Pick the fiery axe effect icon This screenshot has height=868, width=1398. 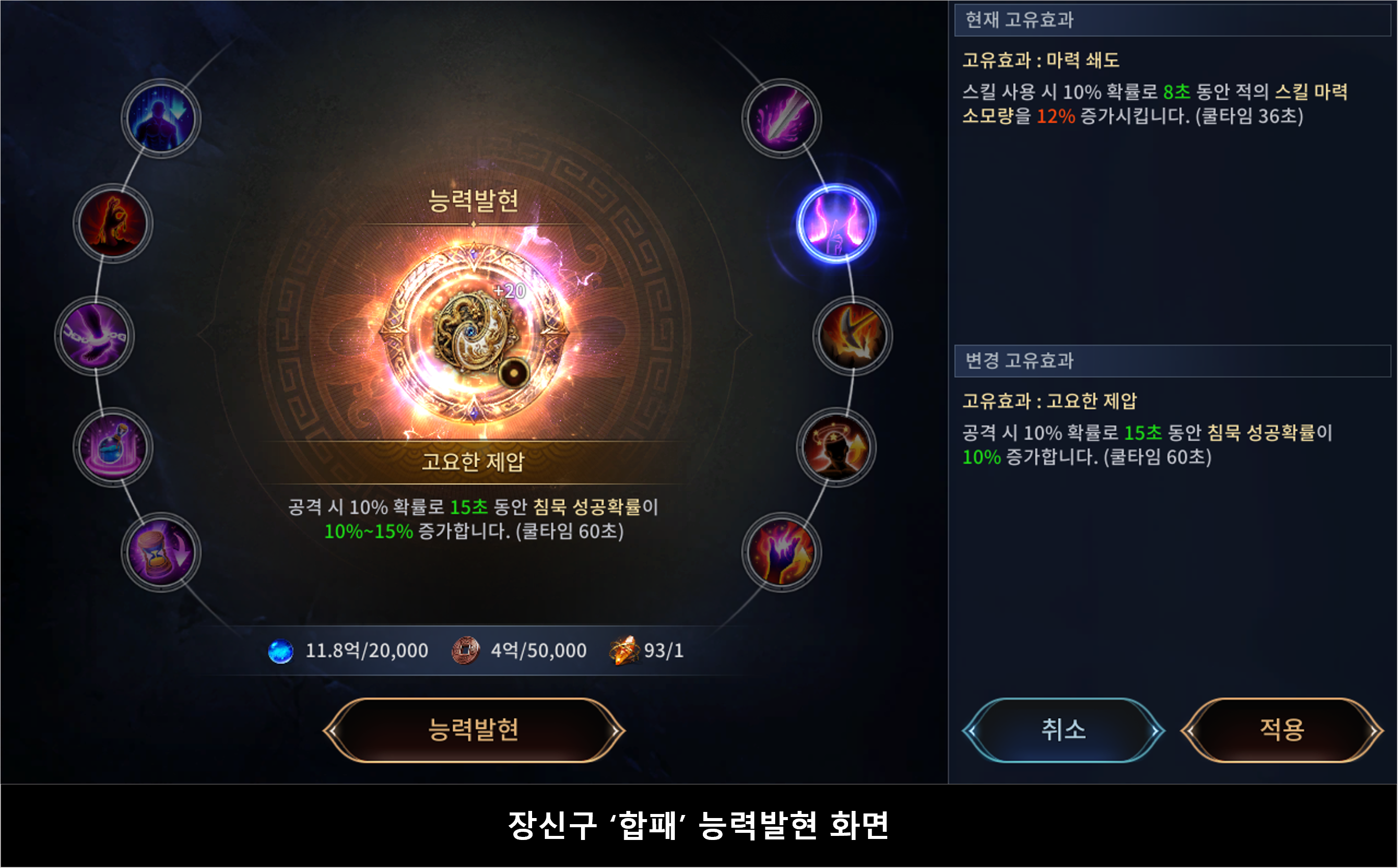(x=853, y=336)
